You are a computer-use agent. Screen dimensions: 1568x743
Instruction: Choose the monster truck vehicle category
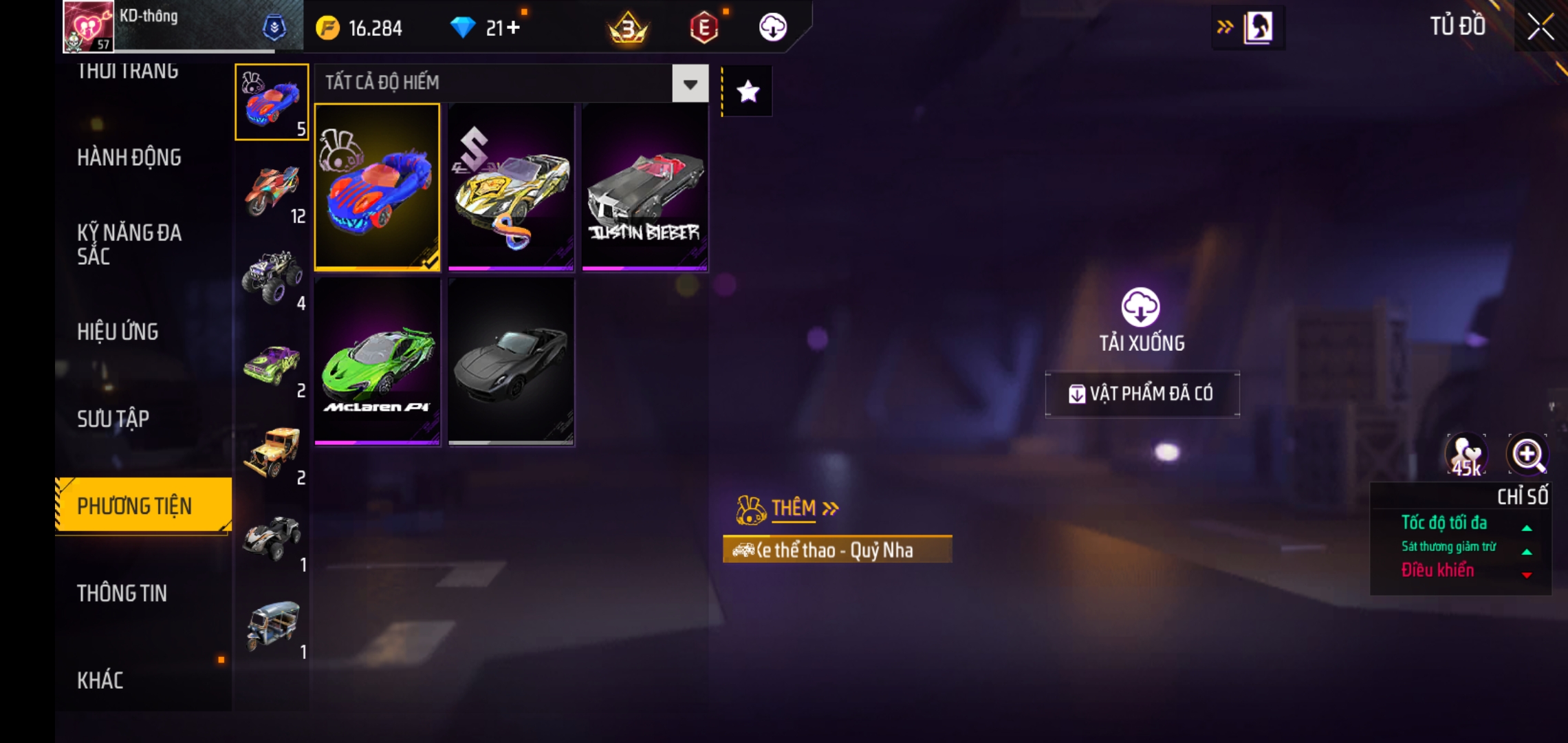tap(272, 277)
